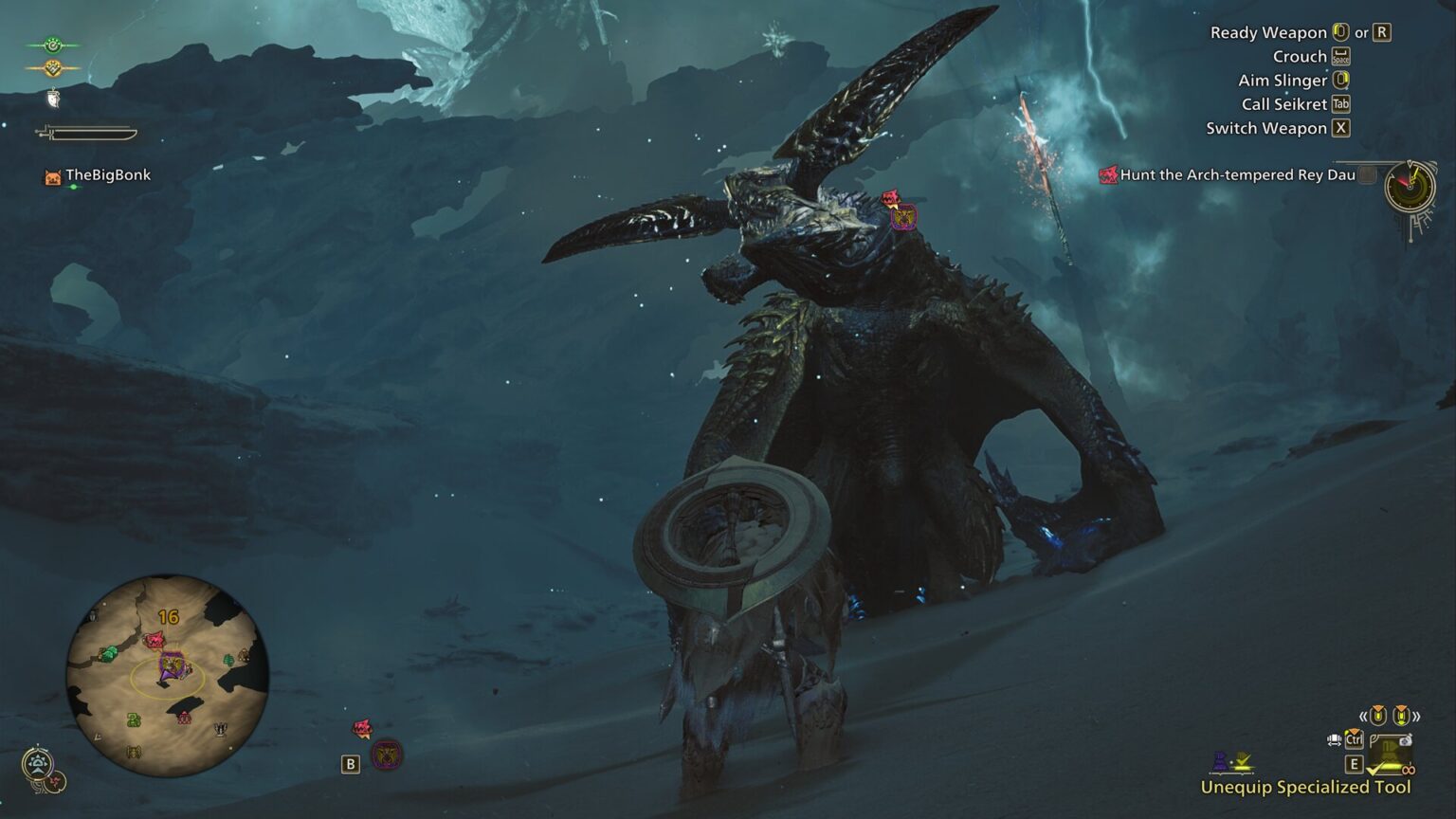Click the compass indicator beside the minimap
The image size is (1456, 819).
pos(38,764)
